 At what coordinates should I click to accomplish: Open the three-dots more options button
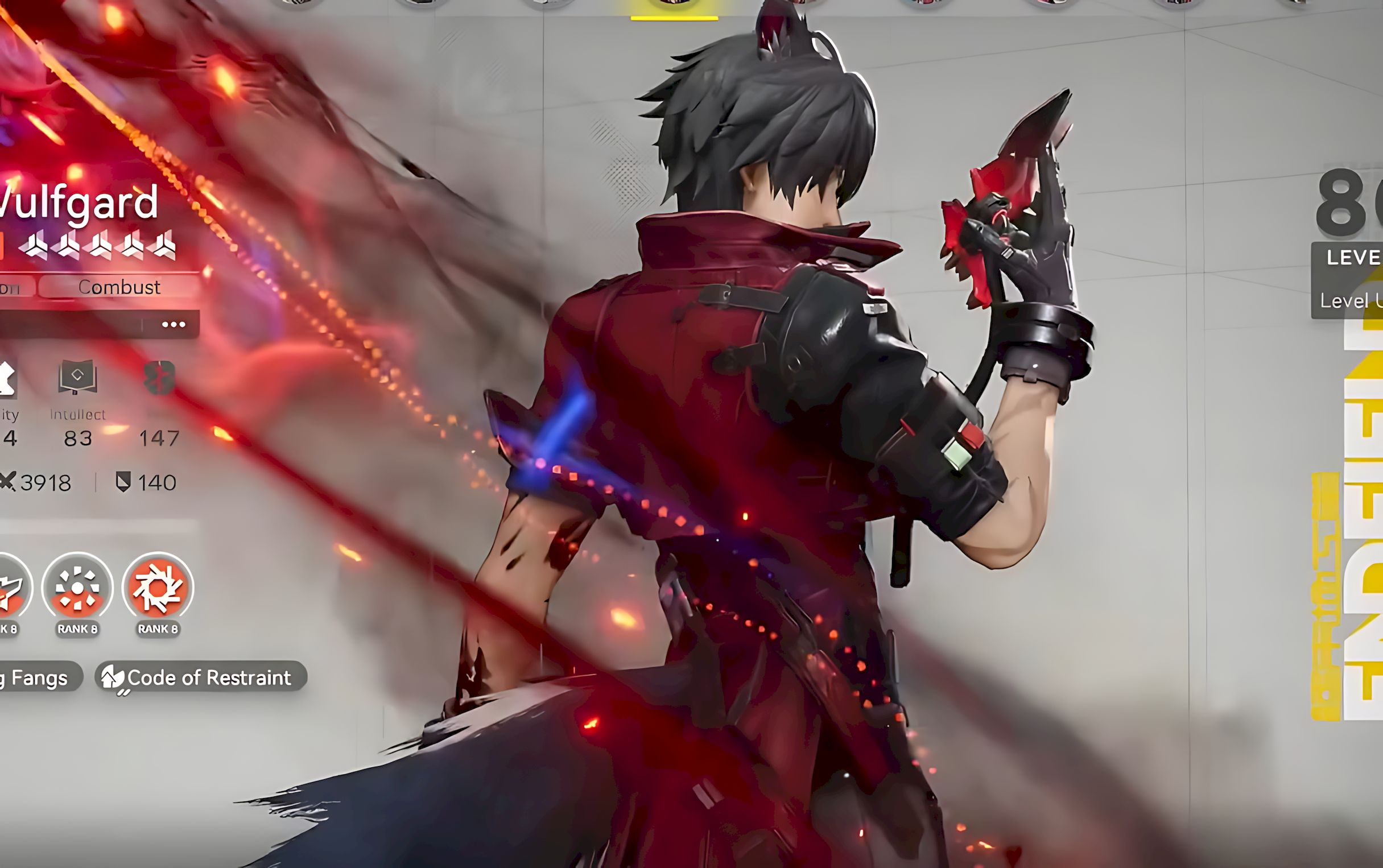(174, 324)
